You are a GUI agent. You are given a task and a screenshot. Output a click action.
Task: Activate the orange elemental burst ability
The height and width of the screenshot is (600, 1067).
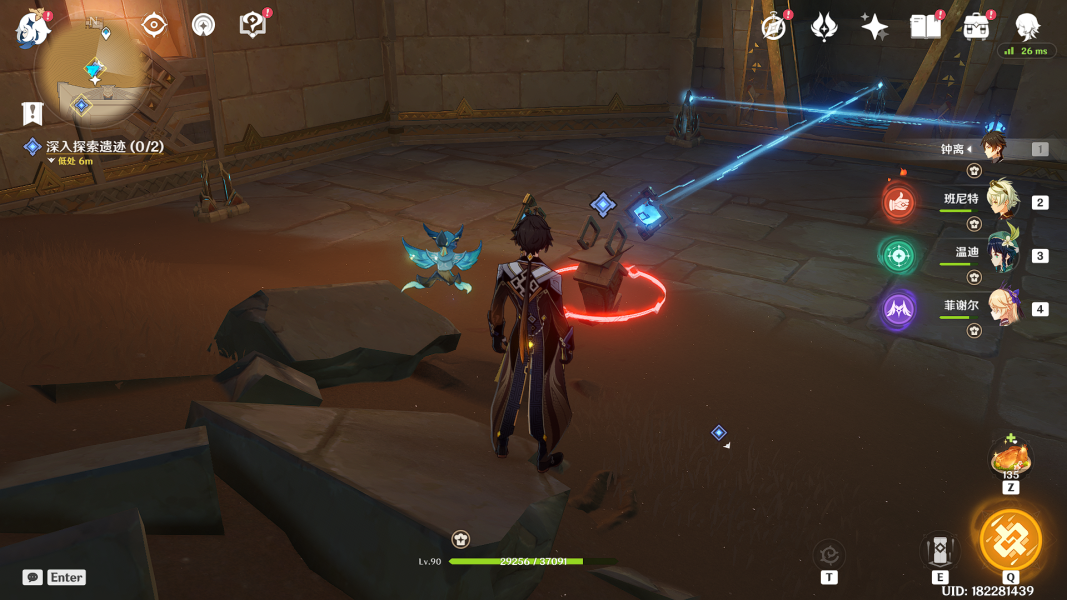1010,540
